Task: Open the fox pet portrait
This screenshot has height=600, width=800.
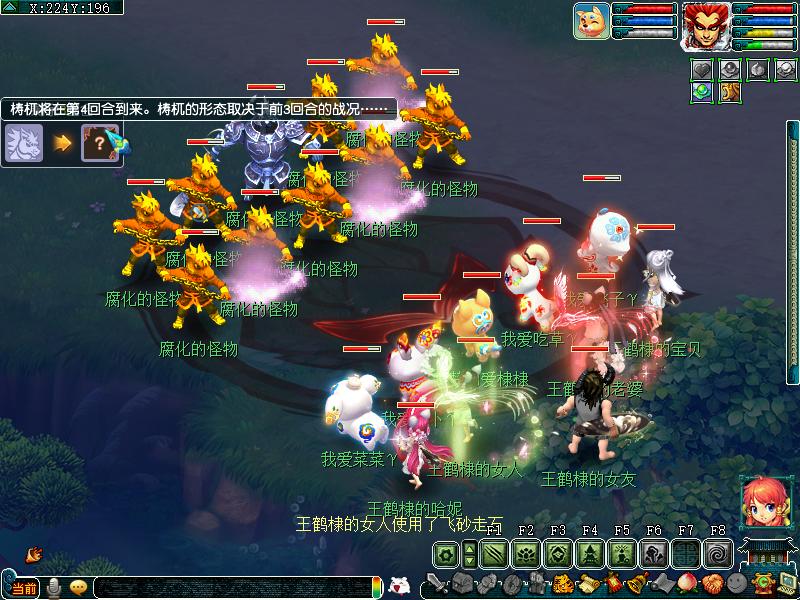Action: pos(591,21)
